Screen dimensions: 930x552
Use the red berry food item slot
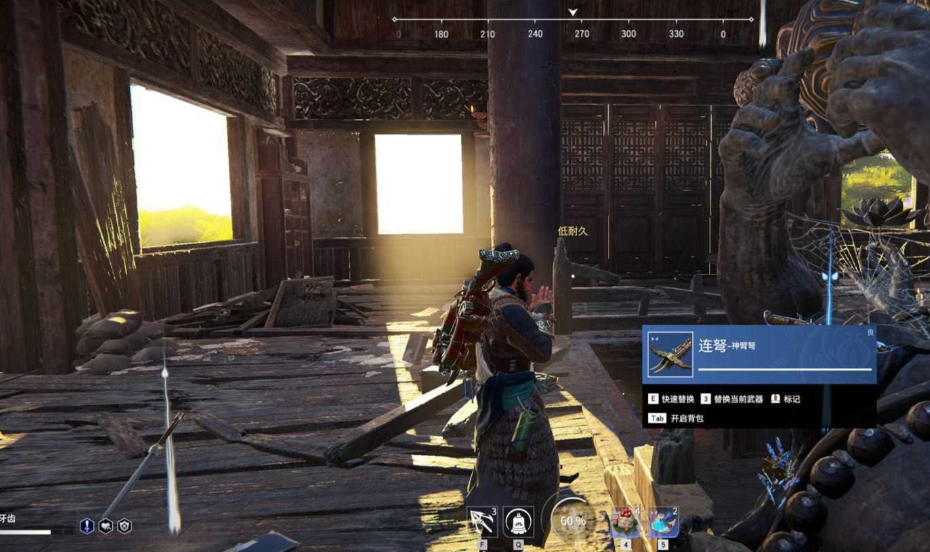(x=626, y=521)
